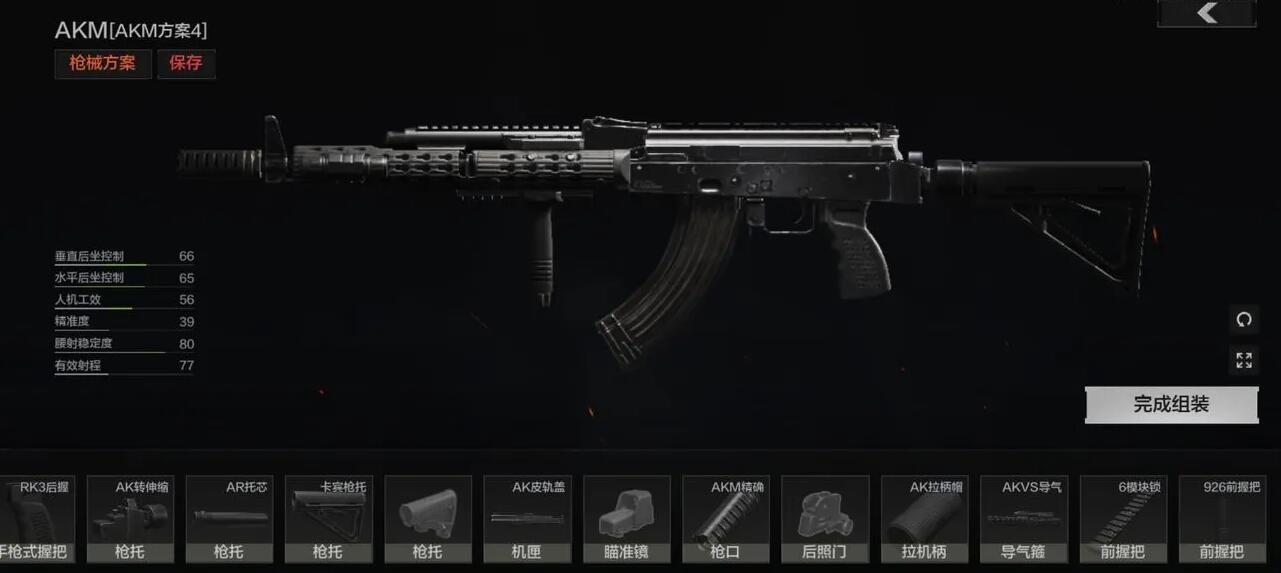Viewport: 1281px width, 573px height.
Task: Select the AKVS导气 gas block slot
Action: (x=1023, y=518)
